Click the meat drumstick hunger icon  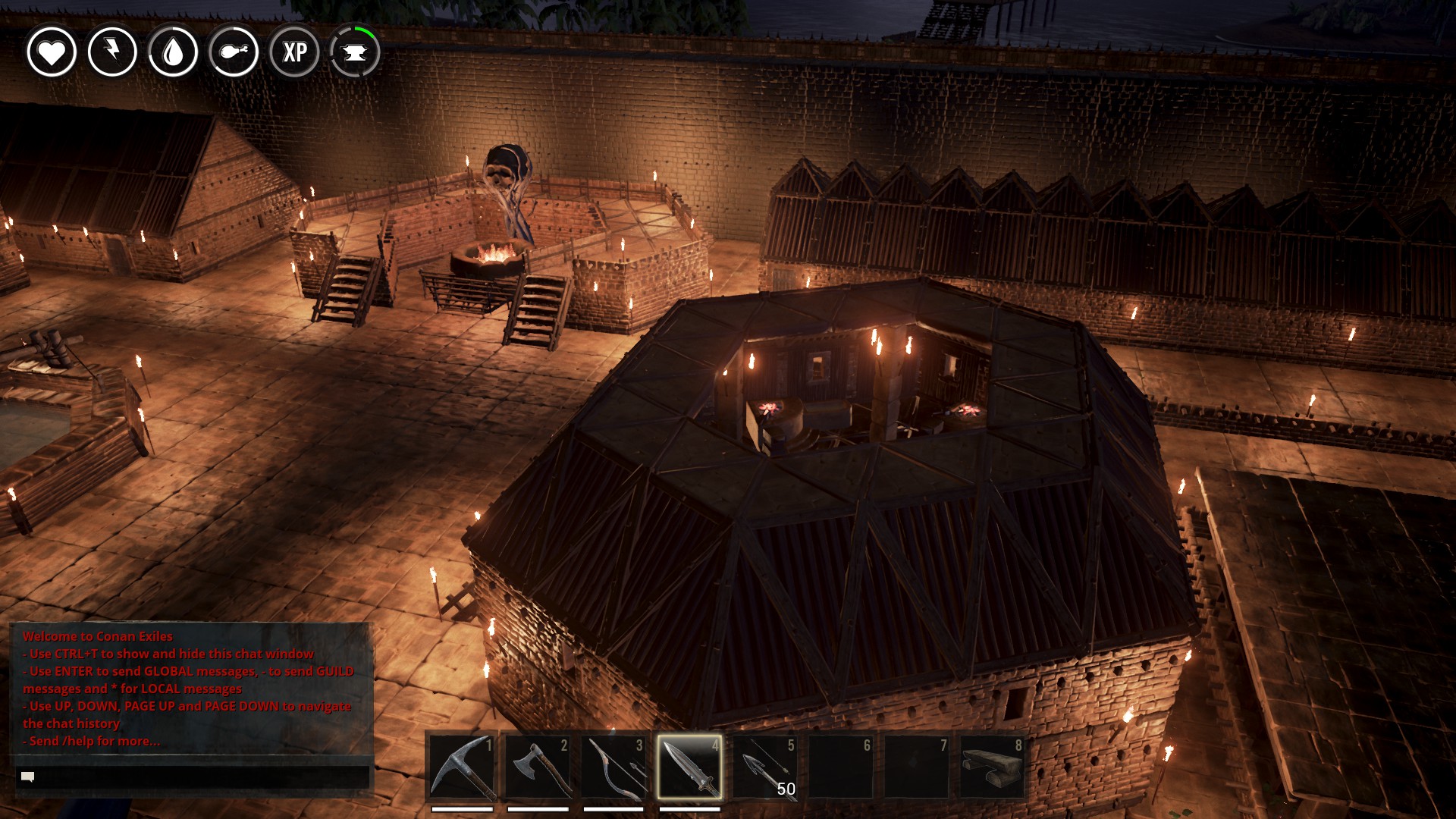tap(234, 52)
